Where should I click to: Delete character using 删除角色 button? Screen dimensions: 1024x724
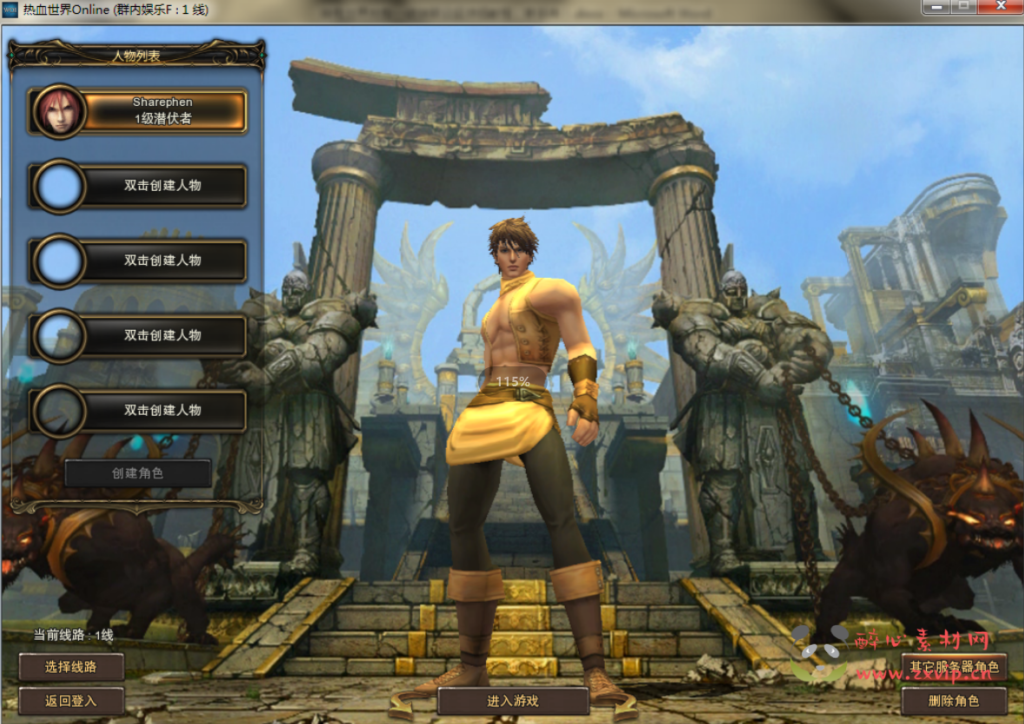tap(953, 701)
